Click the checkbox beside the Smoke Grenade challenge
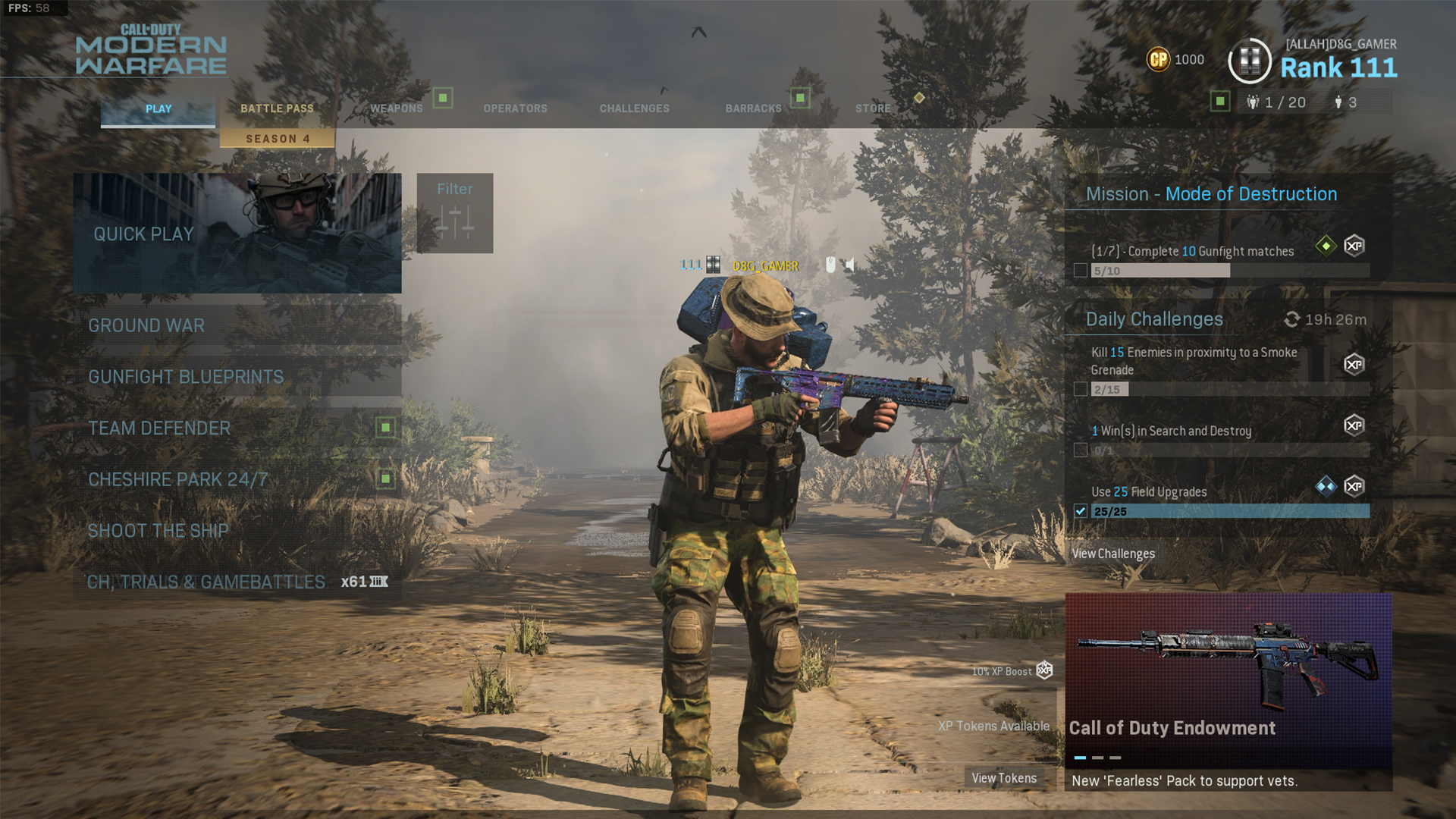1456x819 pixels. (1081, 389)
